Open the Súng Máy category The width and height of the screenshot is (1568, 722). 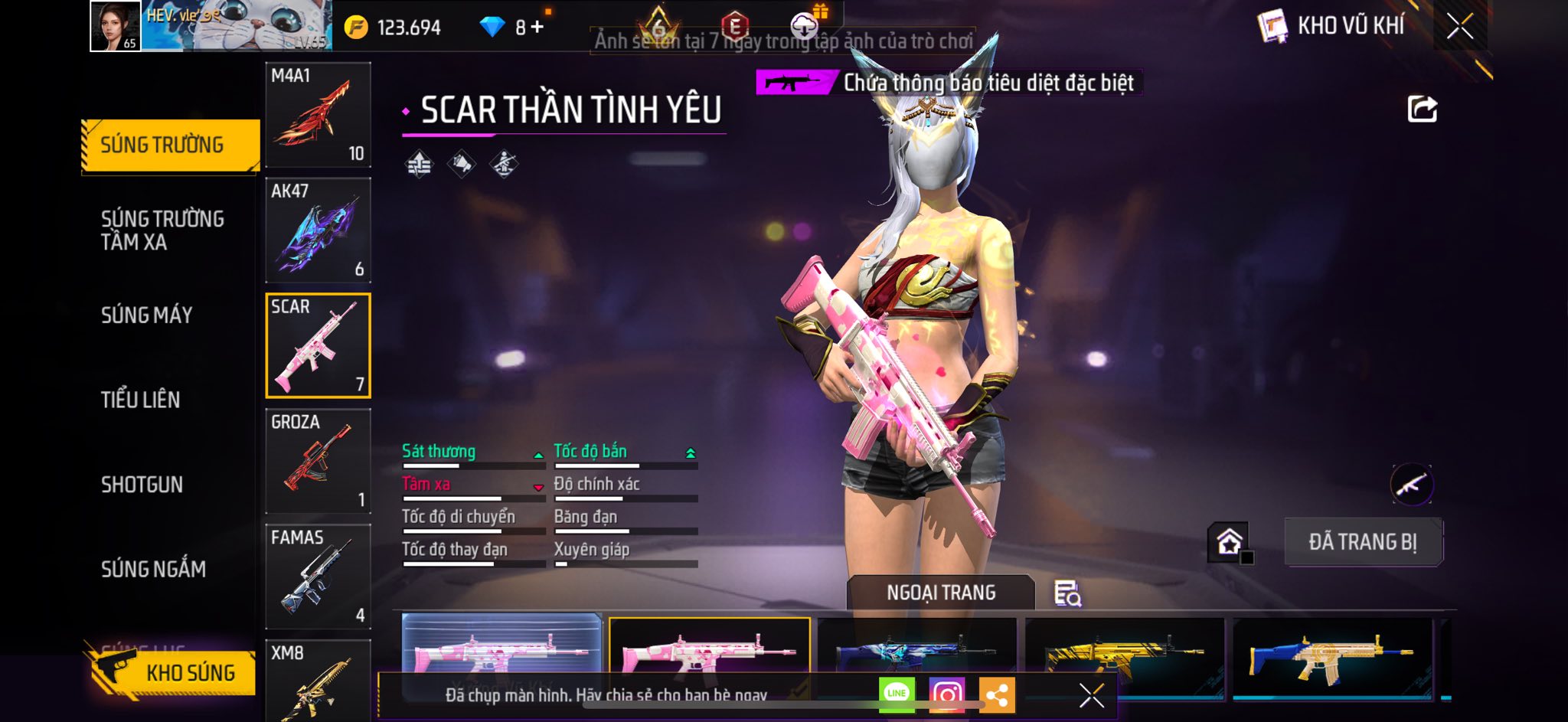[147, 315]
